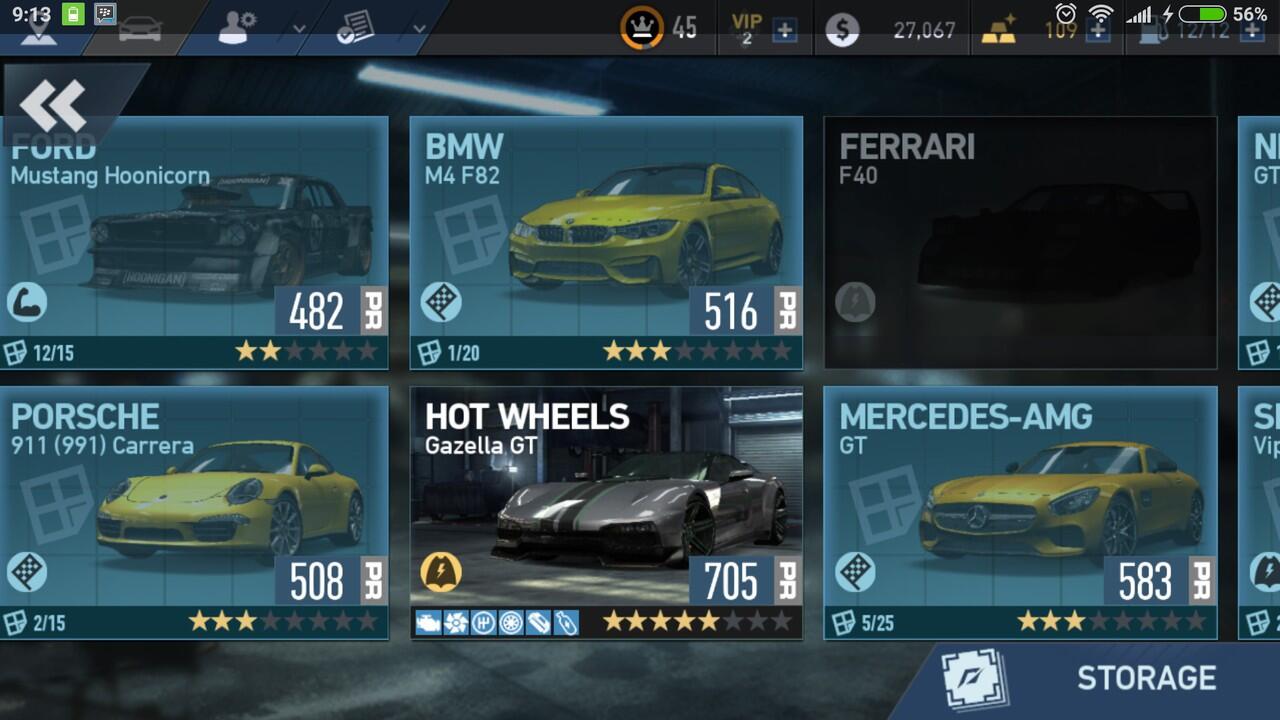
Task: Open the map location tab
Action: click(x=39, y=31)
